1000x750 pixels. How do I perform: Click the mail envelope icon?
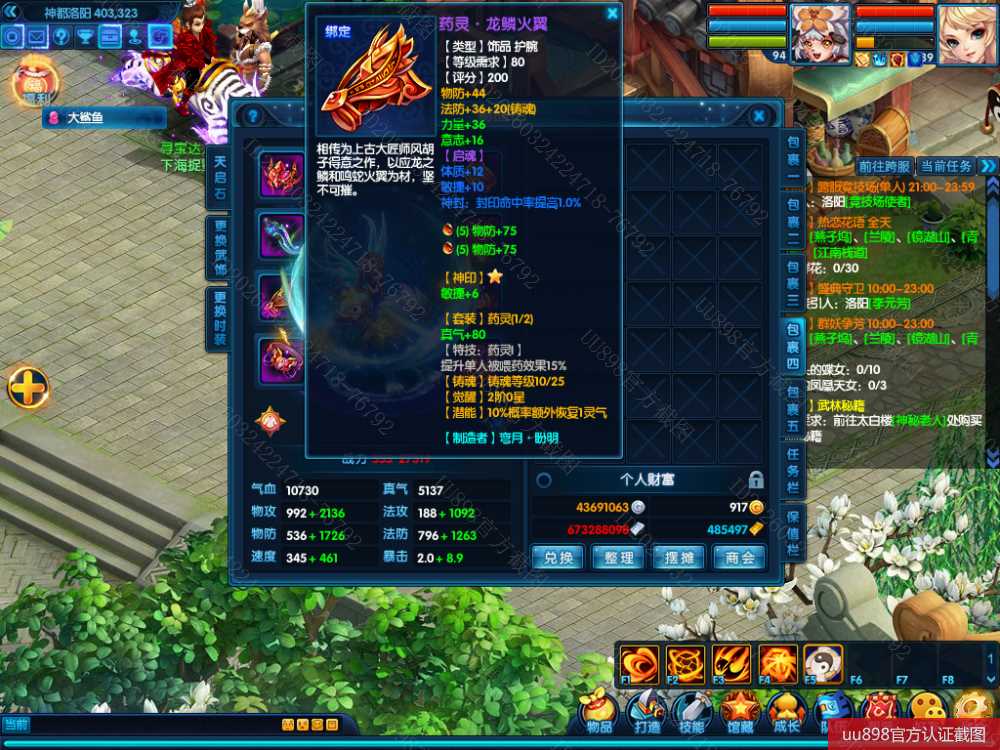point(37,37)
